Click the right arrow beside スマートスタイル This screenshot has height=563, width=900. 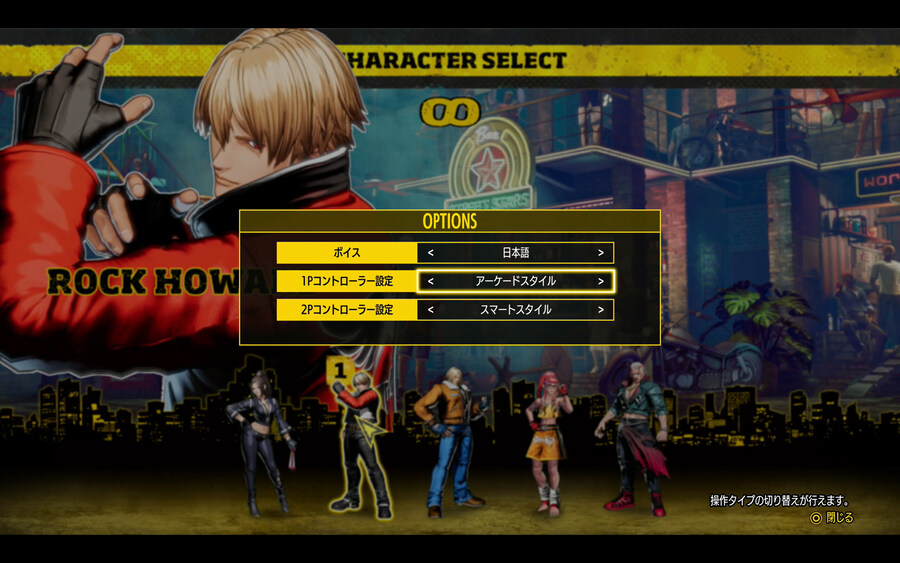(x=600, y=310)
